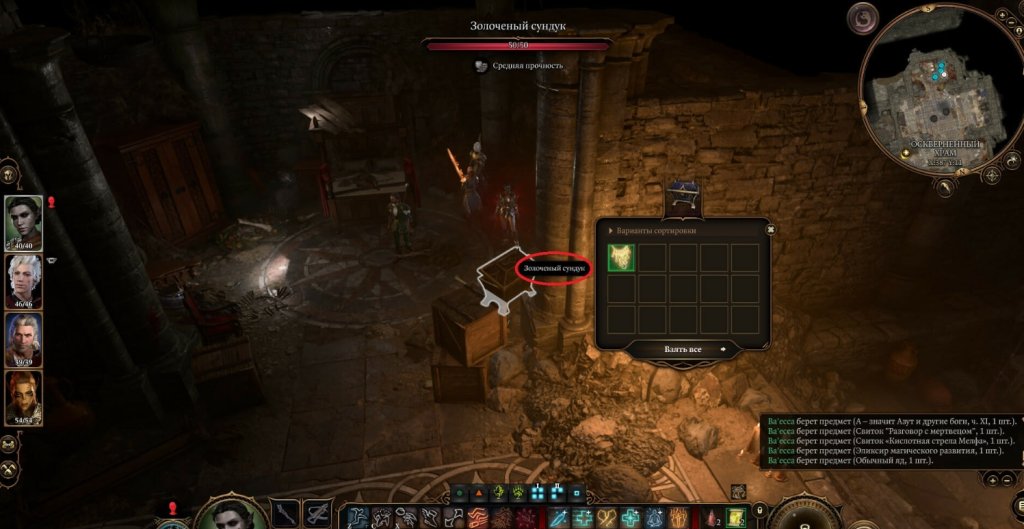Image resolution: width=1024 pixels, height=529 pixels.
Task: Select the glowing amulet in the chest
Action: click(x=621, y=257)
